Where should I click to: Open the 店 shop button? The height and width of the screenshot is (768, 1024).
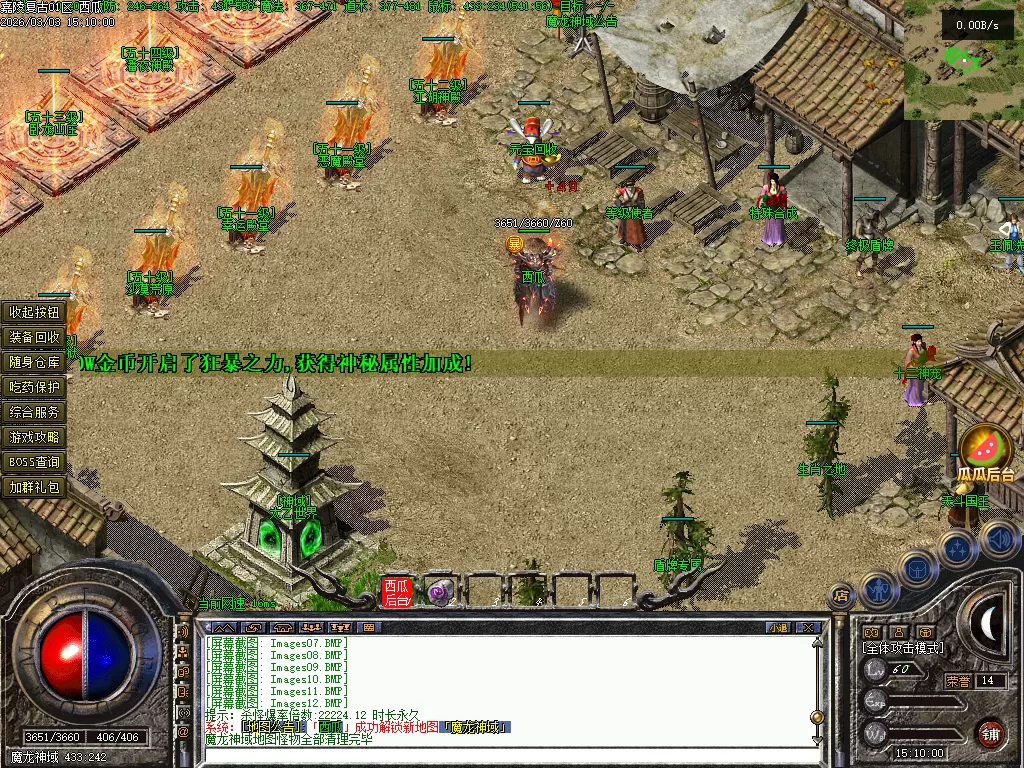(841, 596)
